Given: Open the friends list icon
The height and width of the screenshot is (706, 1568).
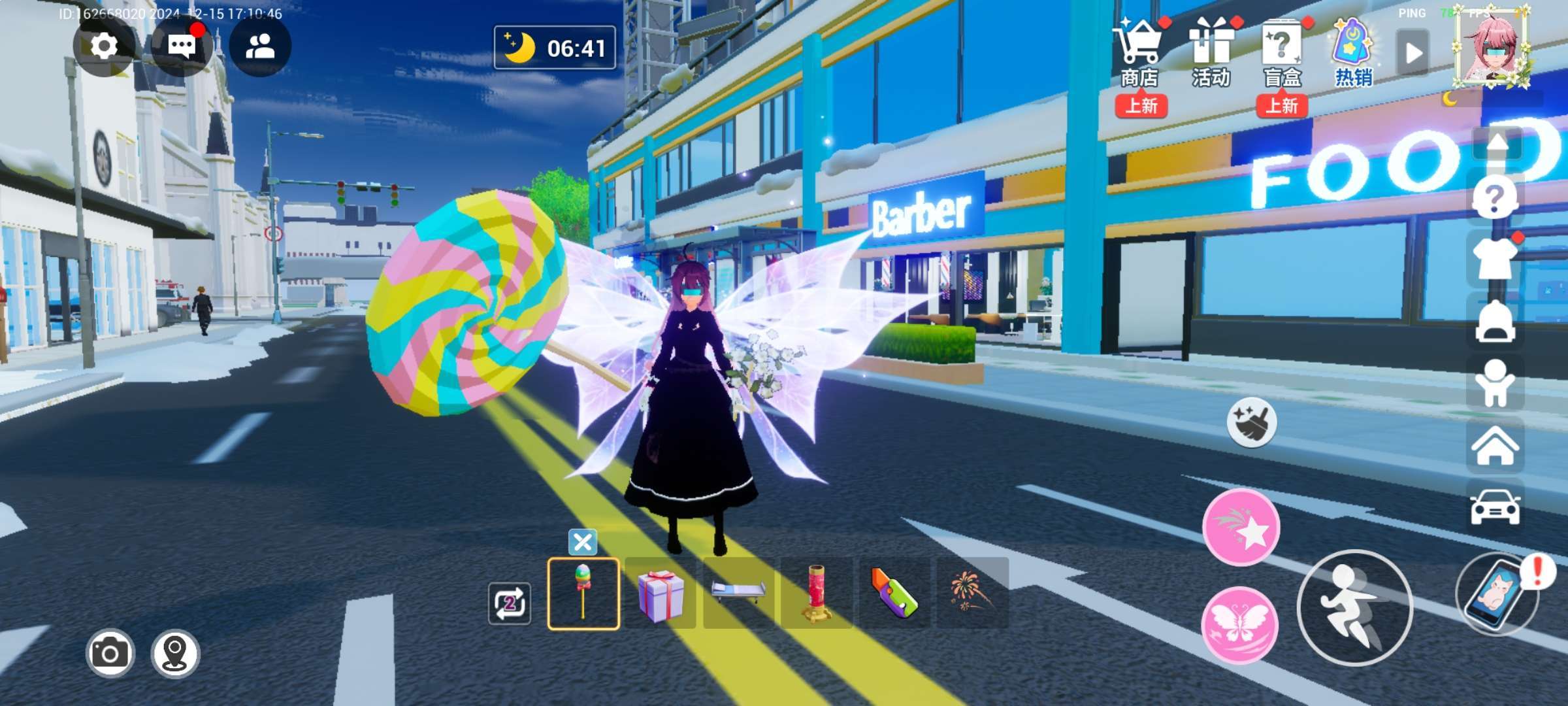Looking at the screenshot, I should [x=260, y=47].
